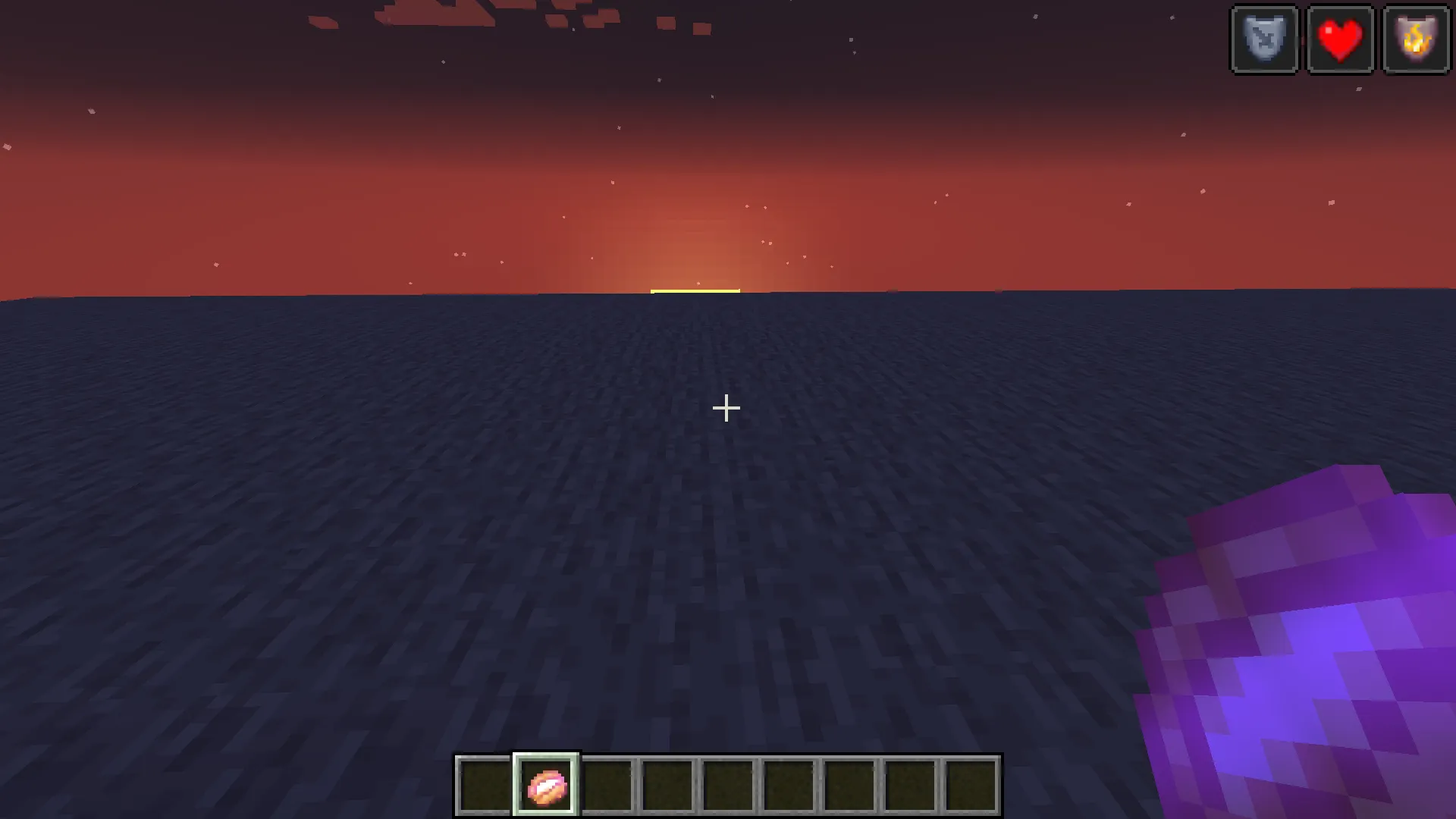
Task: Click the red heart health effect icon
Action: [1340, 39]
